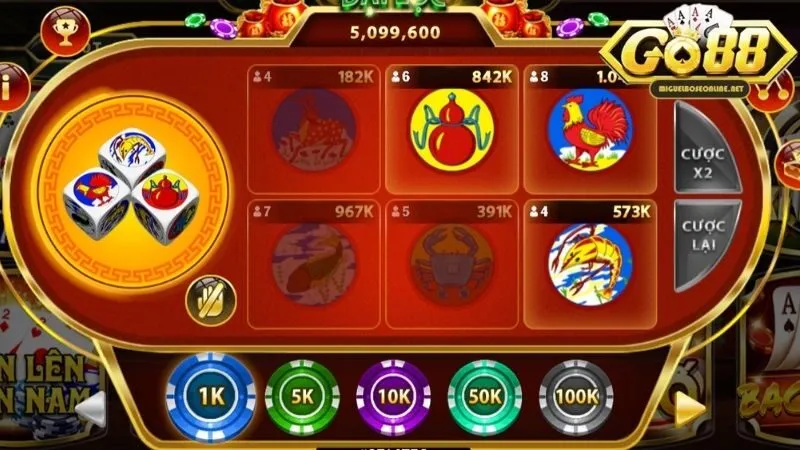Show next chips with right arrow
This screenshot has height=450, width=800.
[x=690, y=405]
